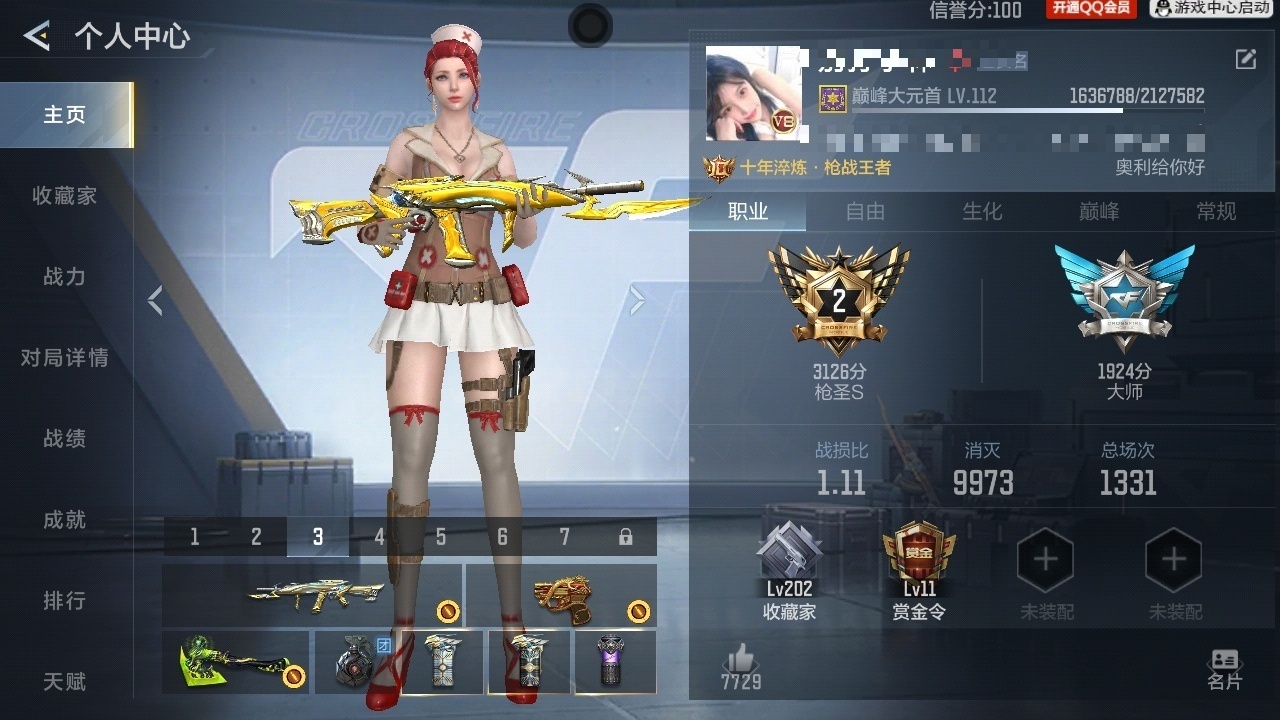The width and height of the screenshot is (1280, 720).
Task: Open the 成就 achievements page
Action: coord(65,520)
